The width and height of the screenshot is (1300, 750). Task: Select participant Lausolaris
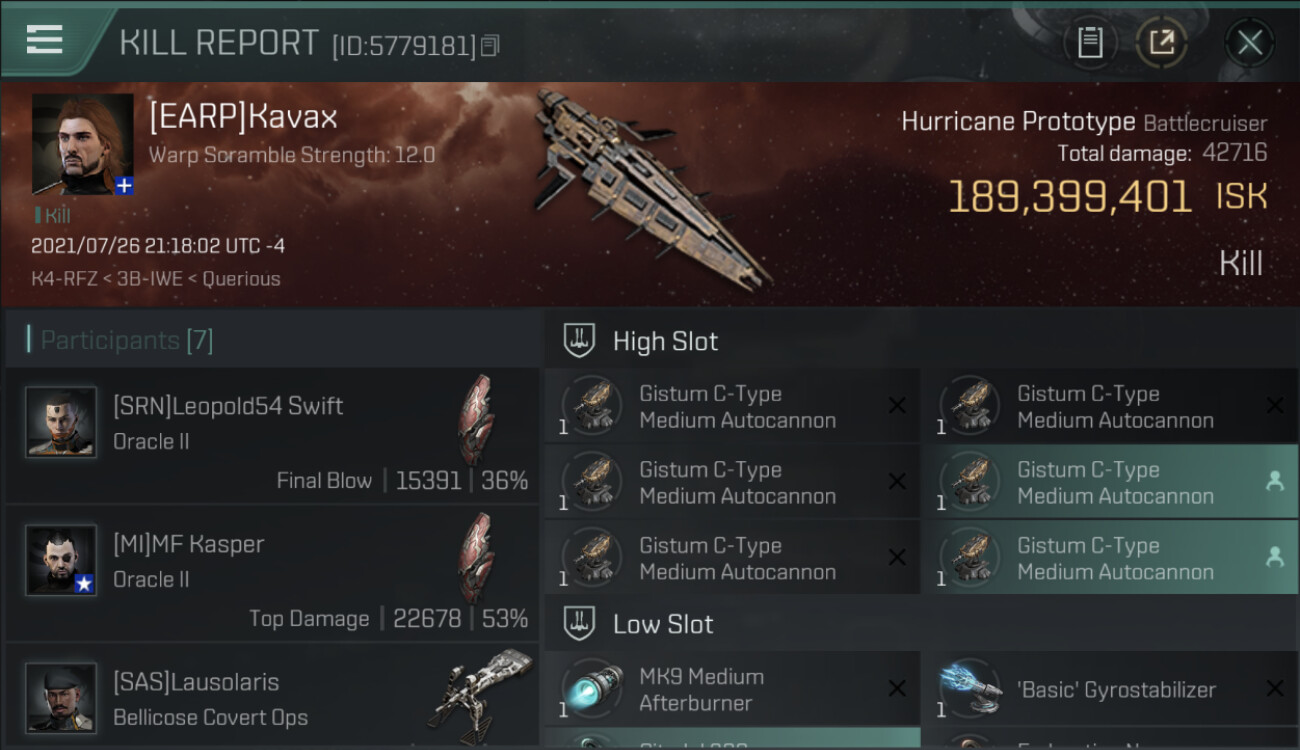point(272,698)
